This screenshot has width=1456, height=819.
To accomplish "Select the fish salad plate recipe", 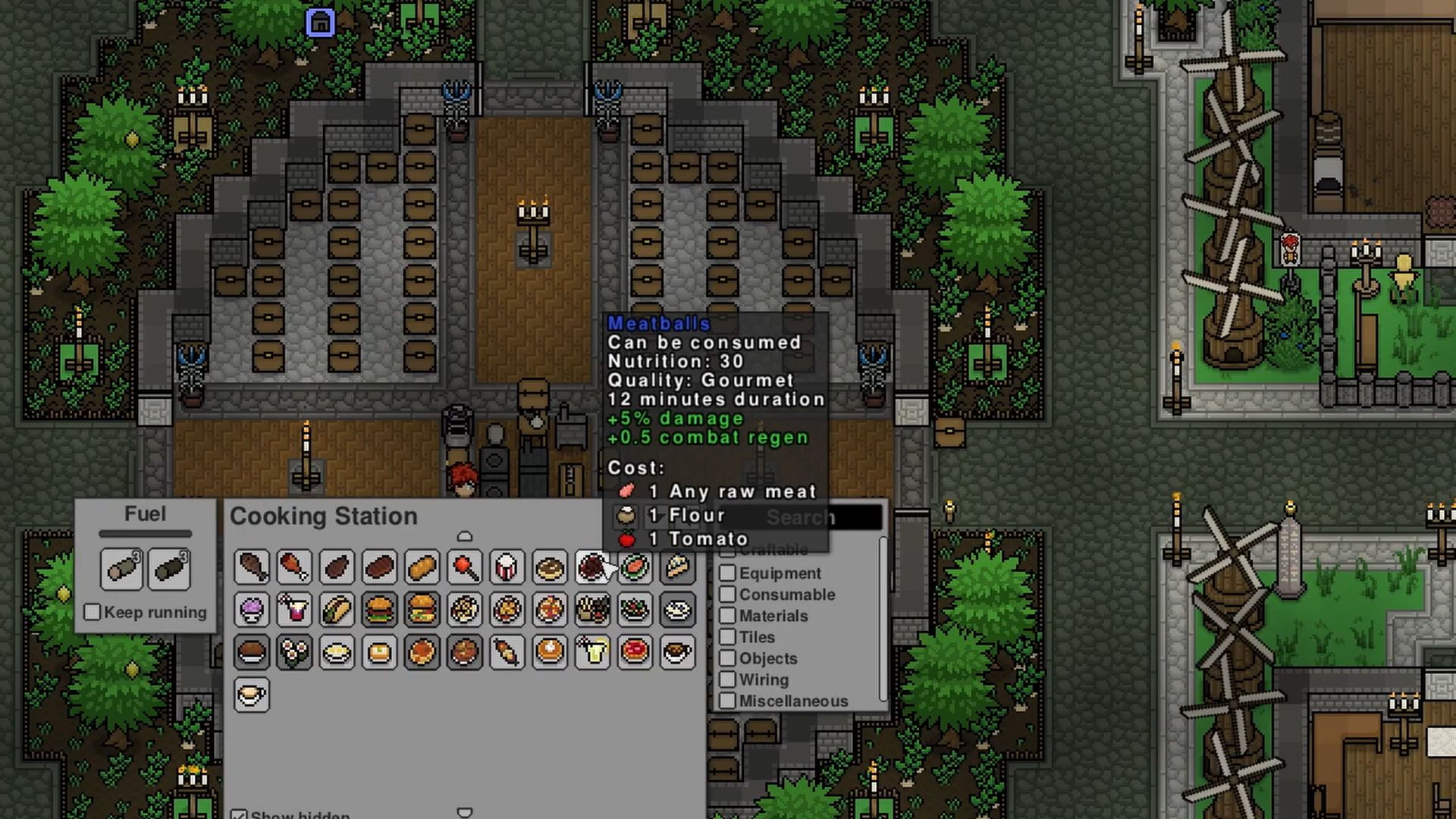I will [x=634, y=567].
